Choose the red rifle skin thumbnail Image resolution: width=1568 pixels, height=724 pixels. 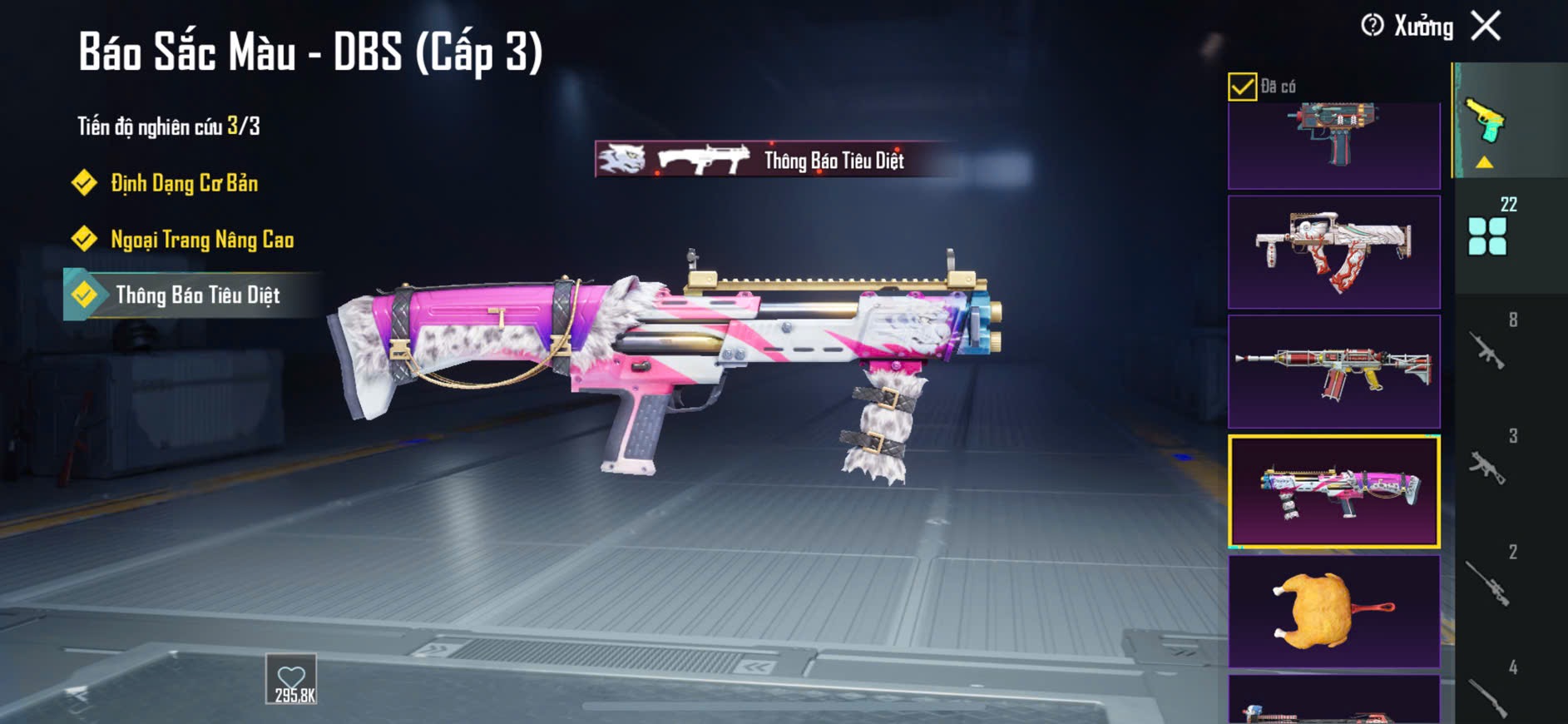(1333, 371)
